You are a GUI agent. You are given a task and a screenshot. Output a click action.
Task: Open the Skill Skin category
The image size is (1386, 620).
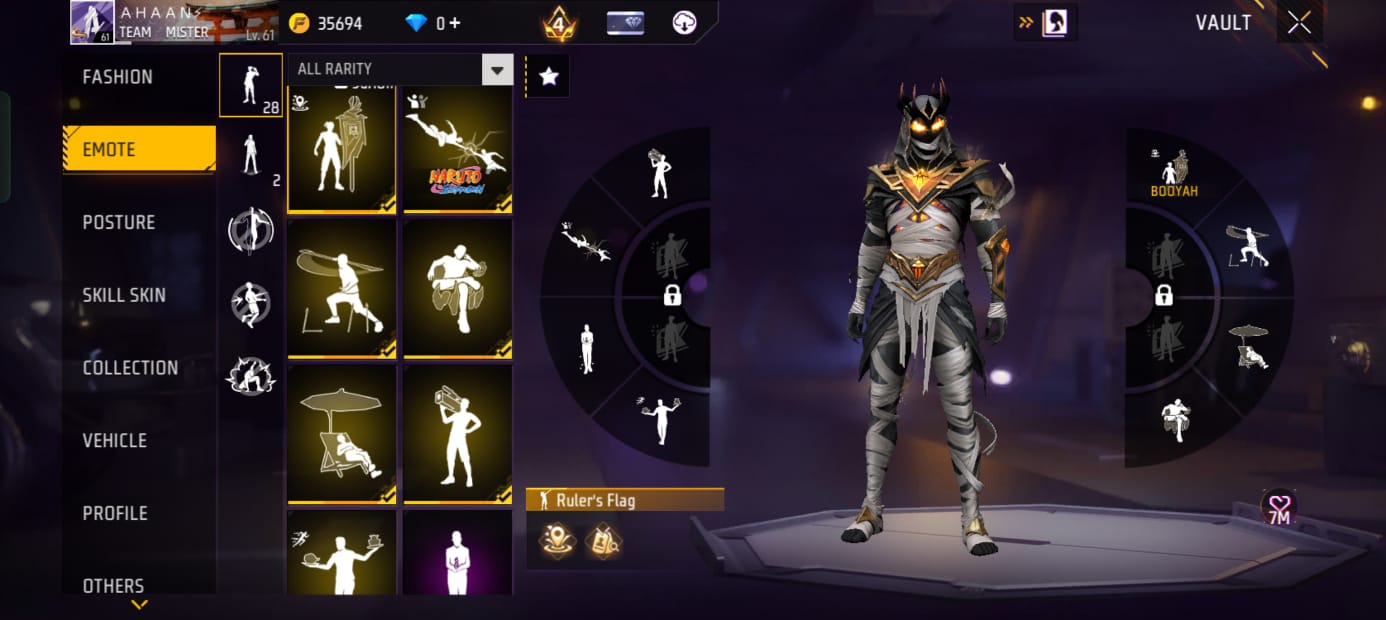click(x=124, y=295)
